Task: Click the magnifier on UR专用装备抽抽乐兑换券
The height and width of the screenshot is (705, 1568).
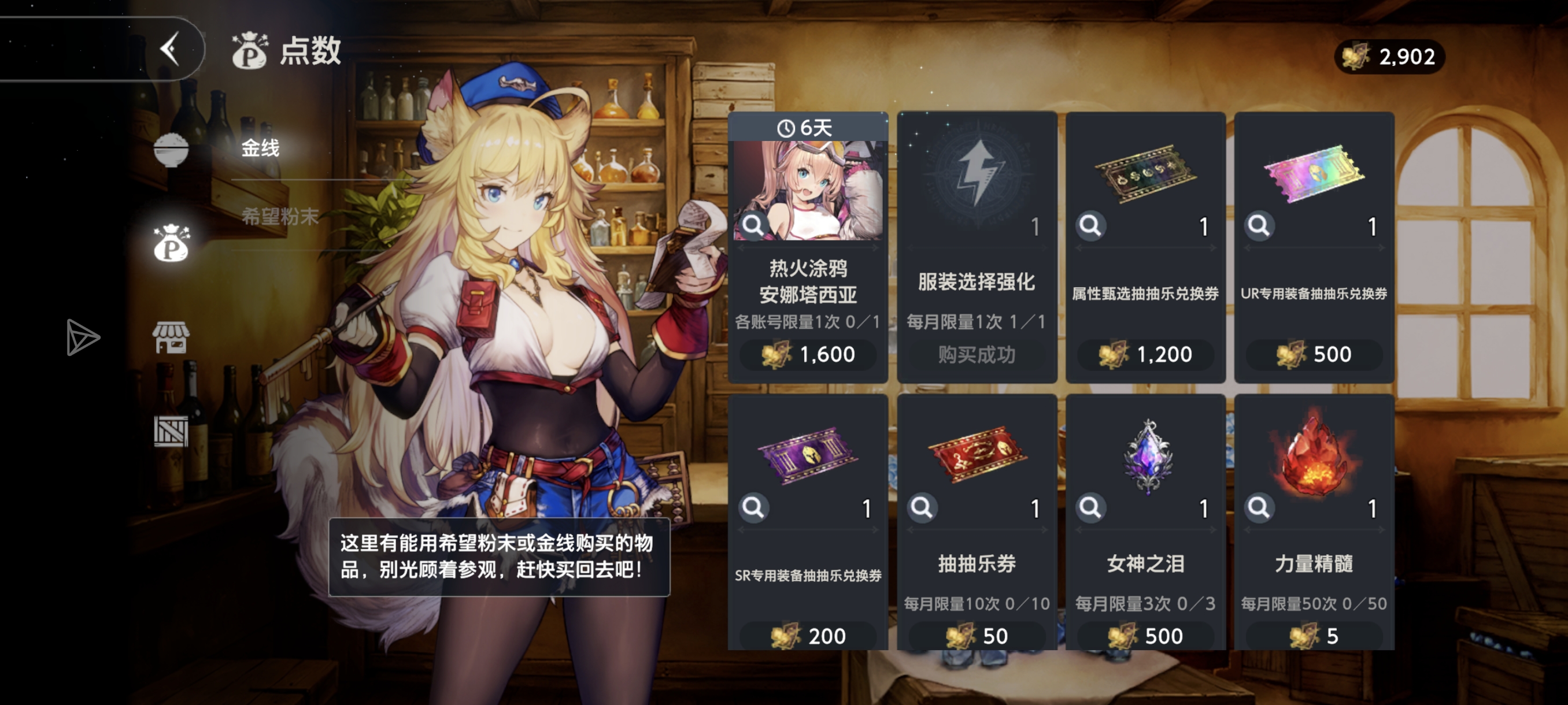Action: coord(1259,227)
